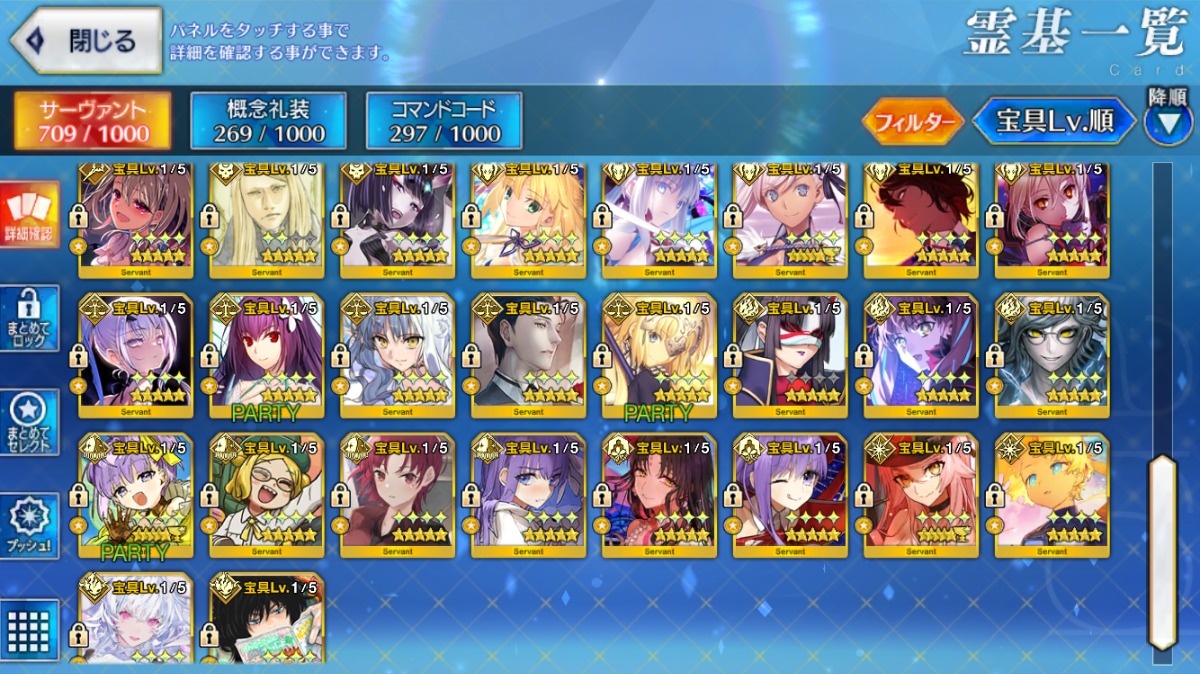Open the コマンドコード tab
Viewport: 1200px width, 674px height.
tap(444, 121)
